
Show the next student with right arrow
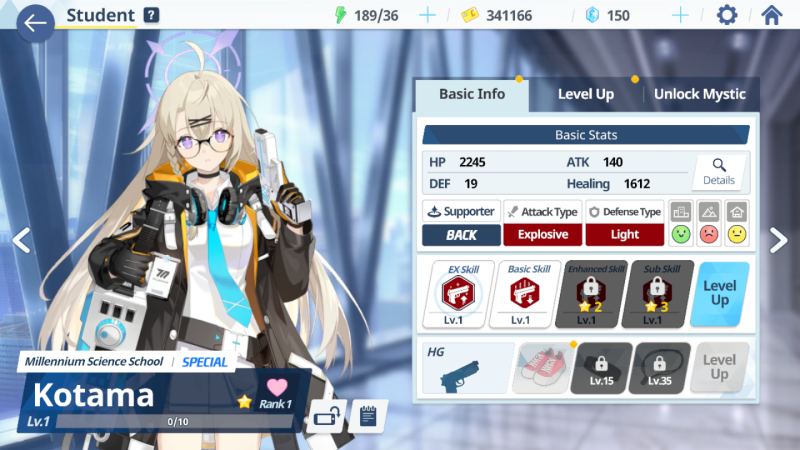[x=778, y=239]
